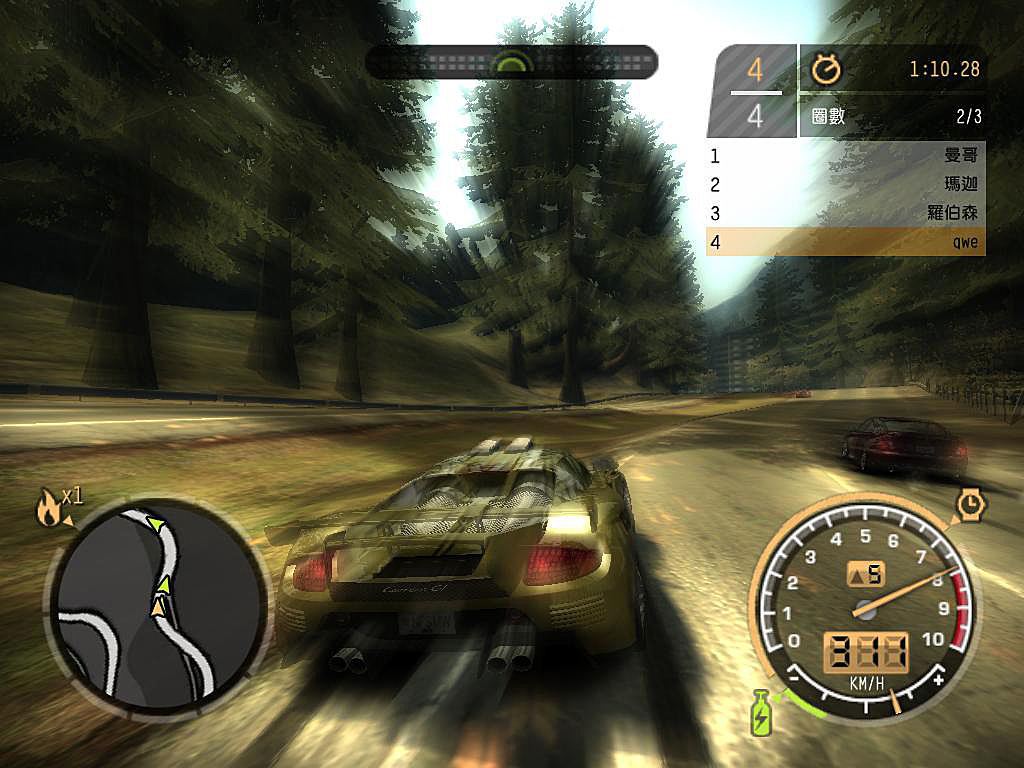The image size is (1024, 768).
Task: Activate the green nitrous bottle icon
Action: pos(761,712)
